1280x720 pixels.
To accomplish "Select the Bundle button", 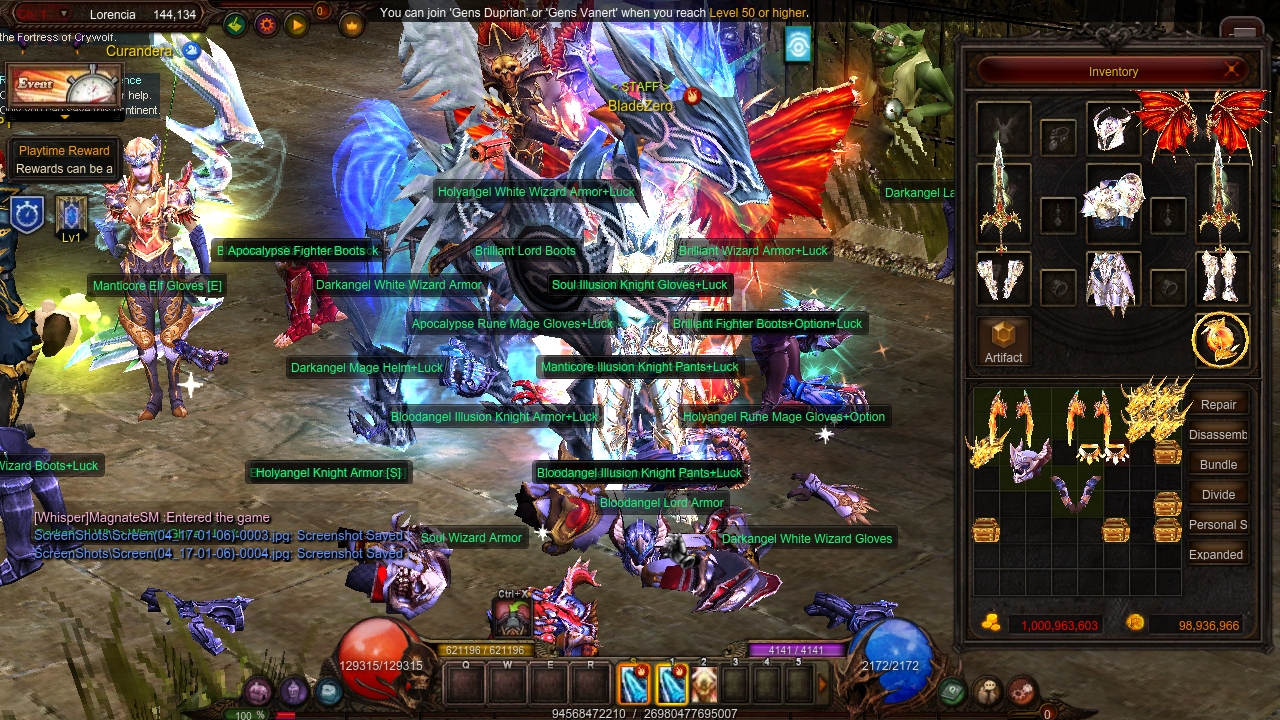I will (x=1218, y=465).
